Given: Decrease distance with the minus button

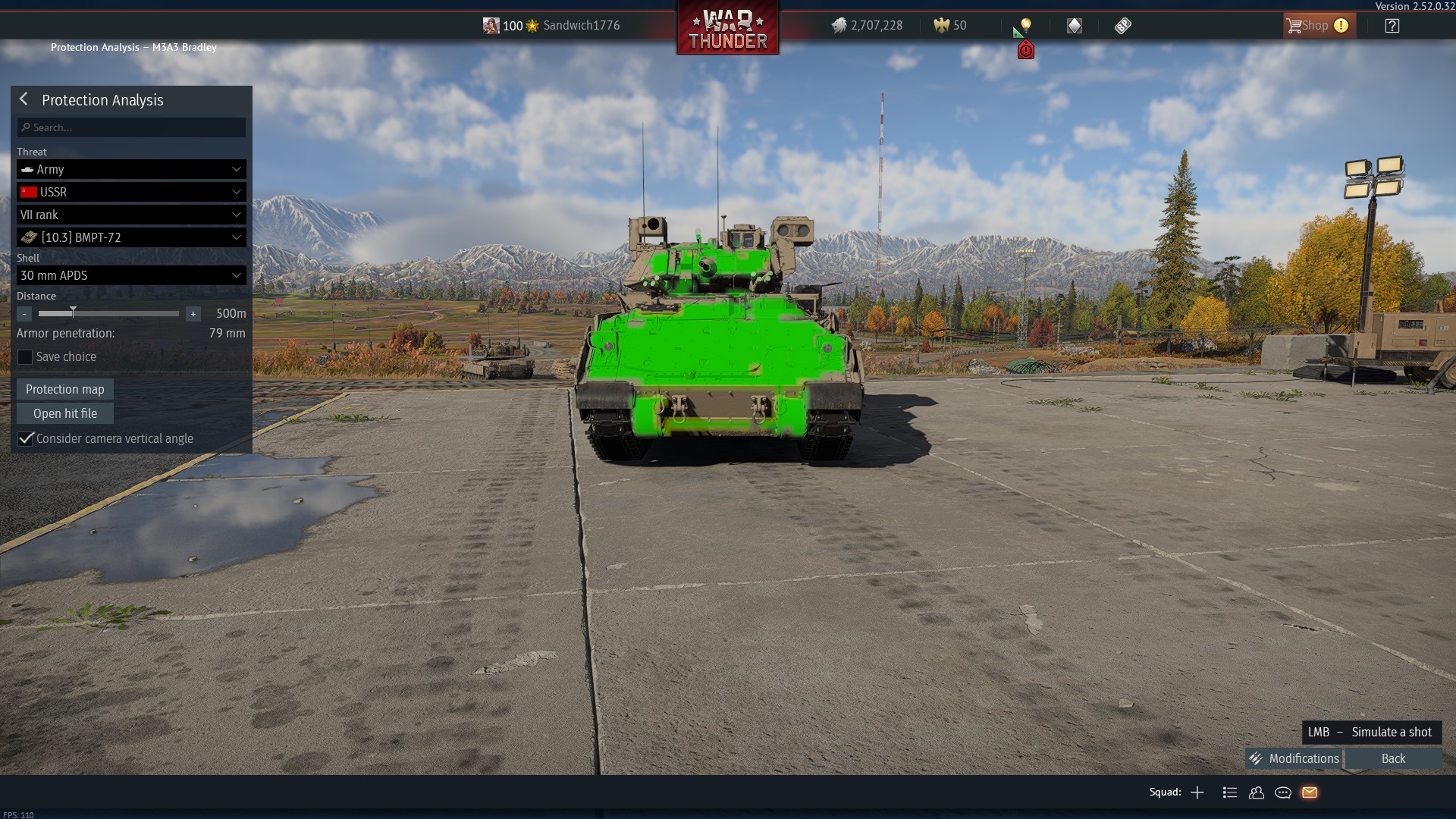Looking at the screenshot, I should click(x=24, y=313).
